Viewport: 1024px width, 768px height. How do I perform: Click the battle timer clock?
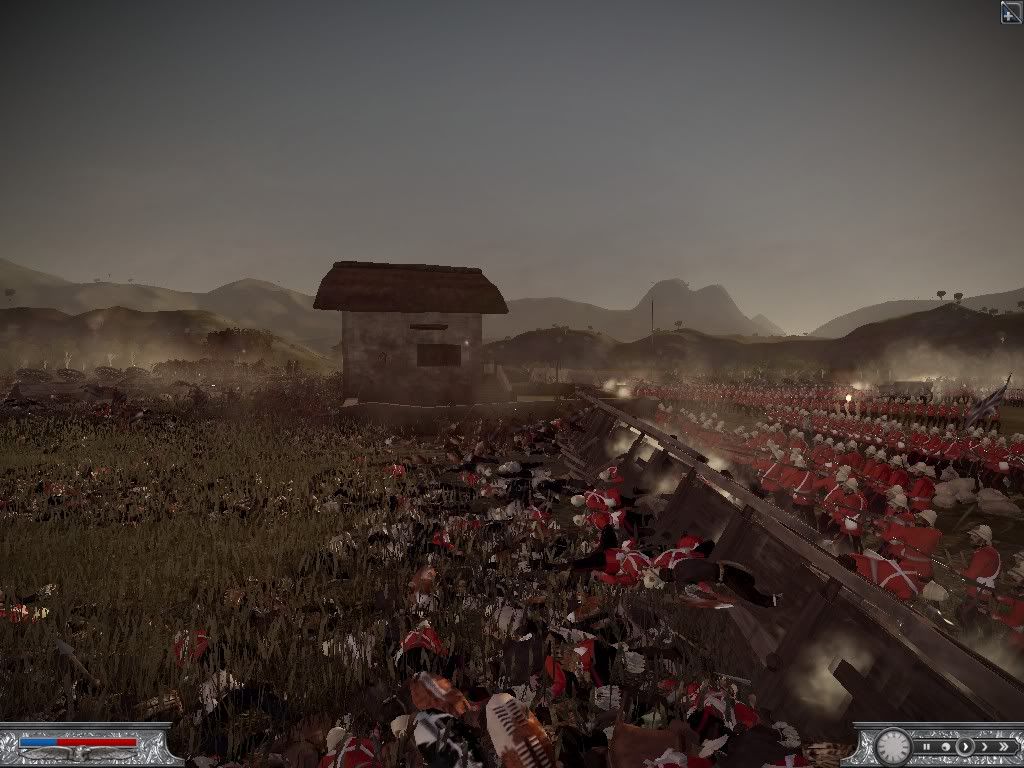click(893, 746)
